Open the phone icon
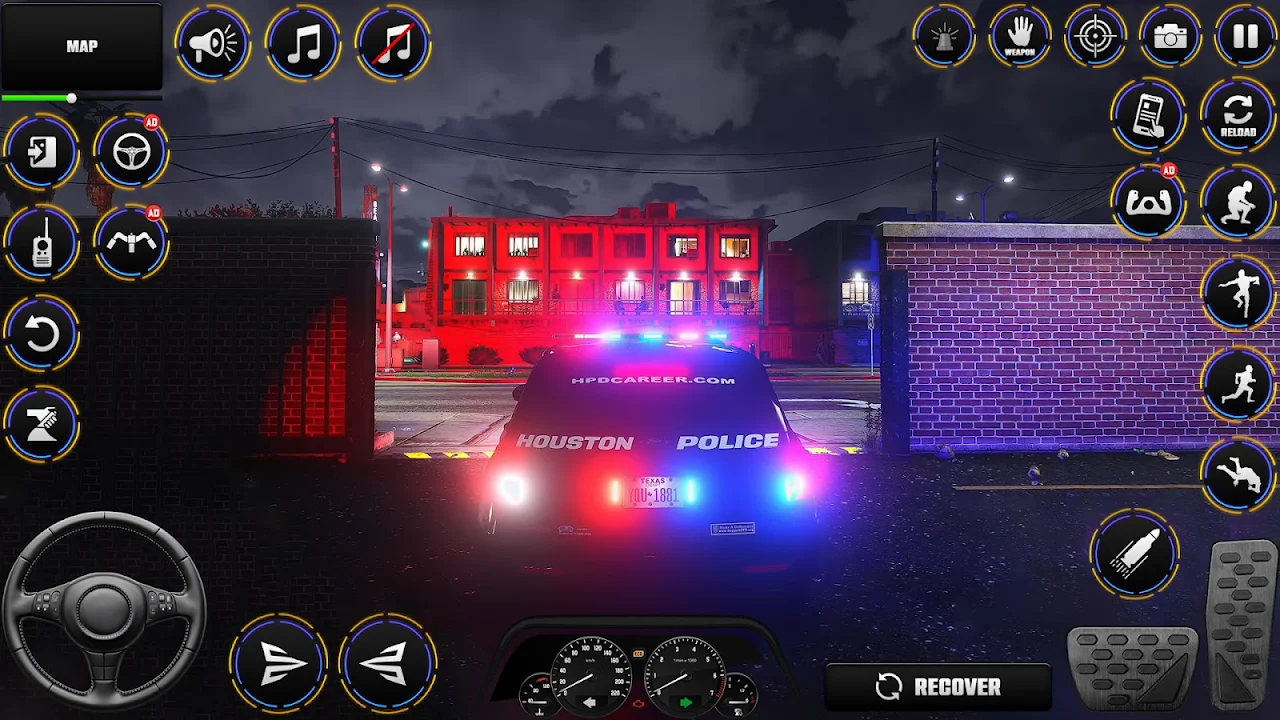Screen dimensions: 1280x720 tap(1148, 116)
